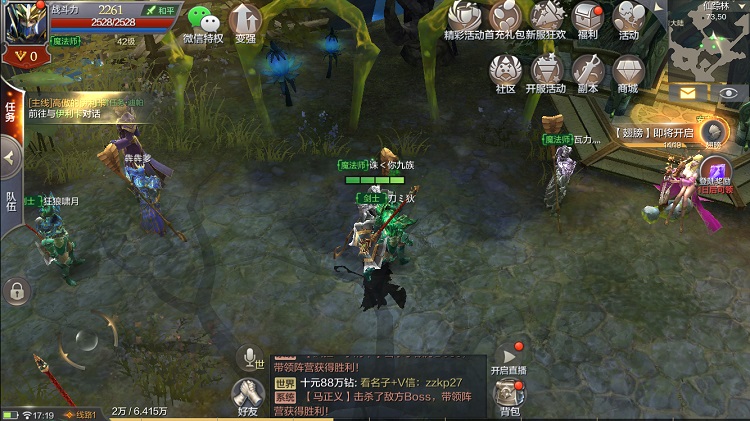The image size is (750, 421).
Task: Open the 微信特权 WeChat privileges icon
Action: 203,22
